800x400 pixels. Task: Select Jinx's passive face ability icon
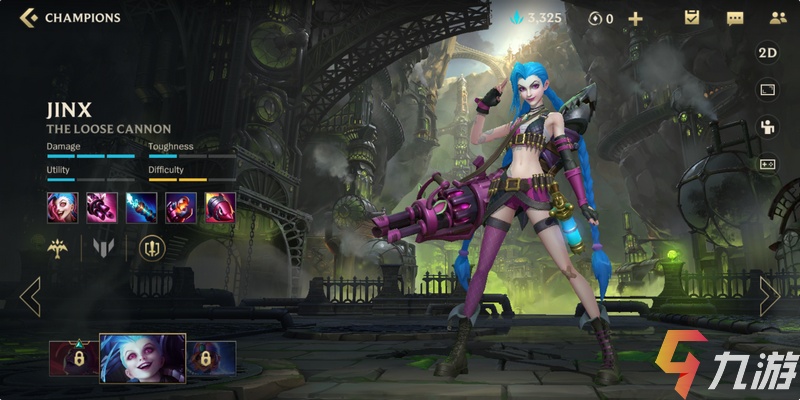pyautogui.click(x=61, y=207)
